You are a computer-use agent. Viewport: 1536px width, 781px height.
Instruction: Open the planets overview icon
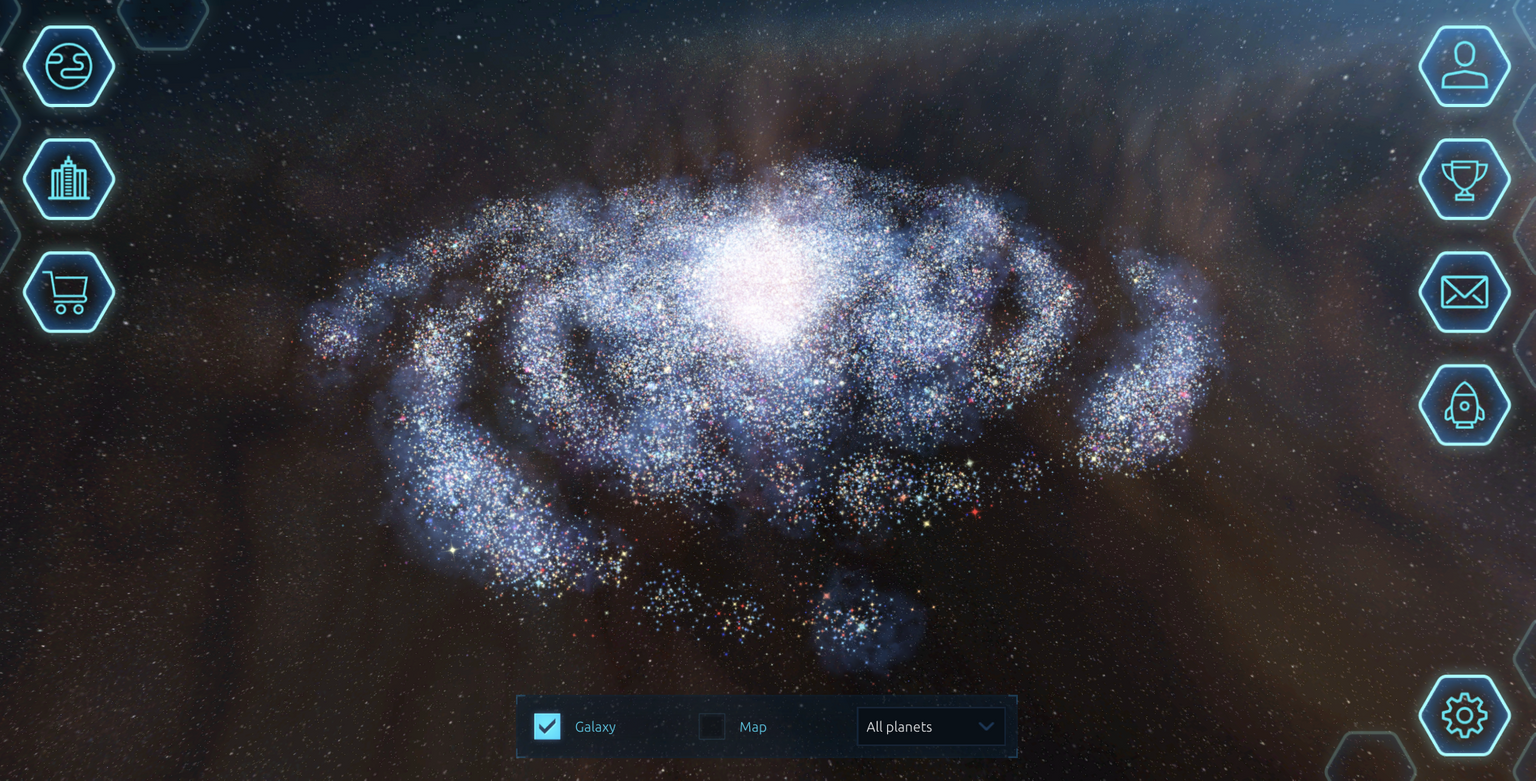point(68,65)
